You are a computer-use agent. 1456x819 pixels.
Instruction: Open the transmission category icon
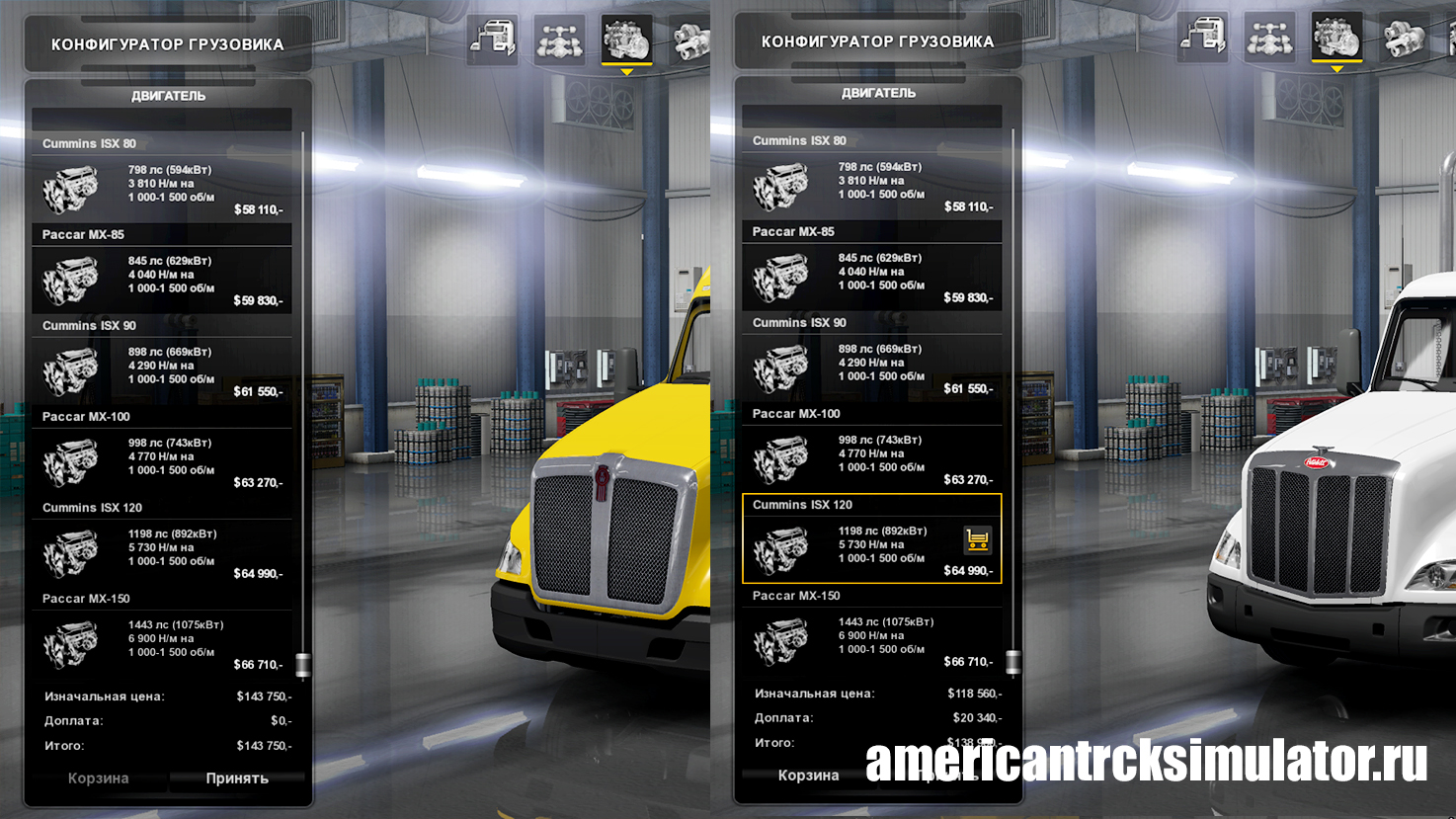click(690, 40)
